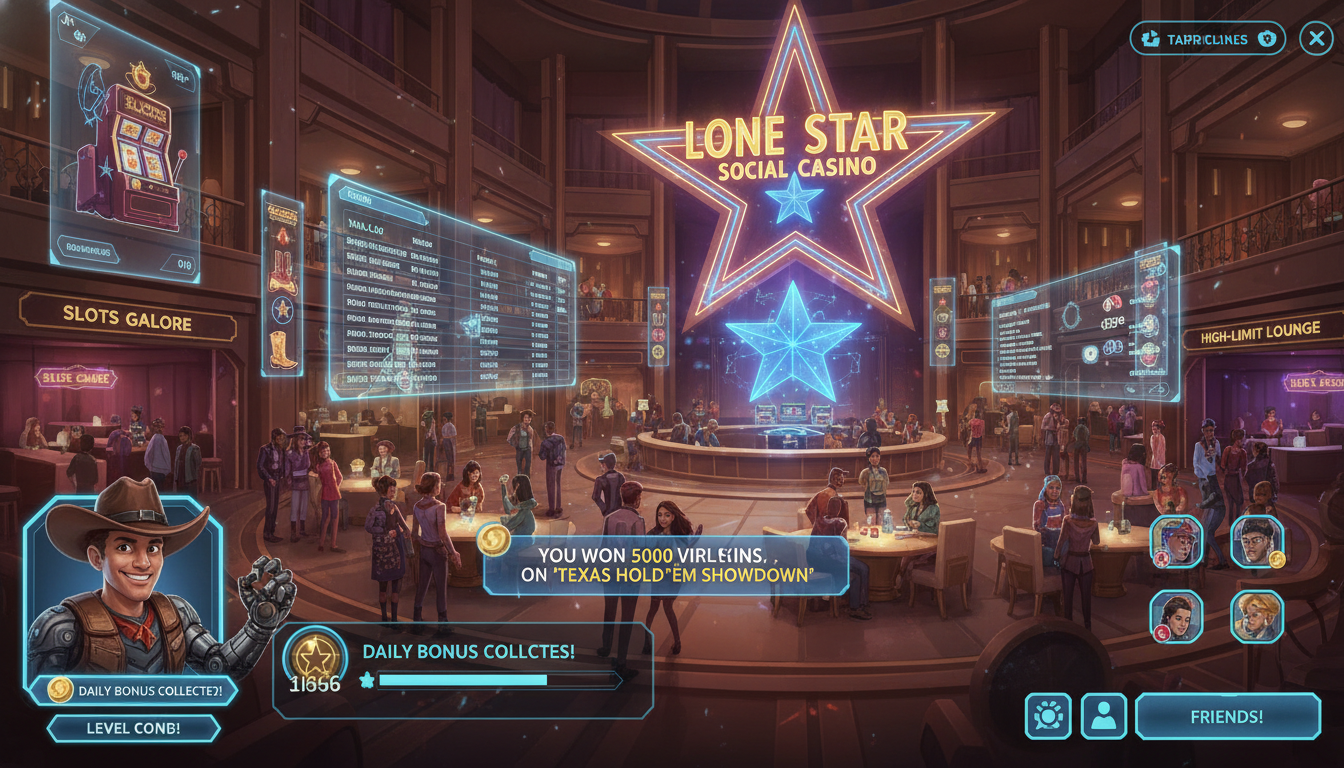Open the Friends! panel

[1227, 717]
